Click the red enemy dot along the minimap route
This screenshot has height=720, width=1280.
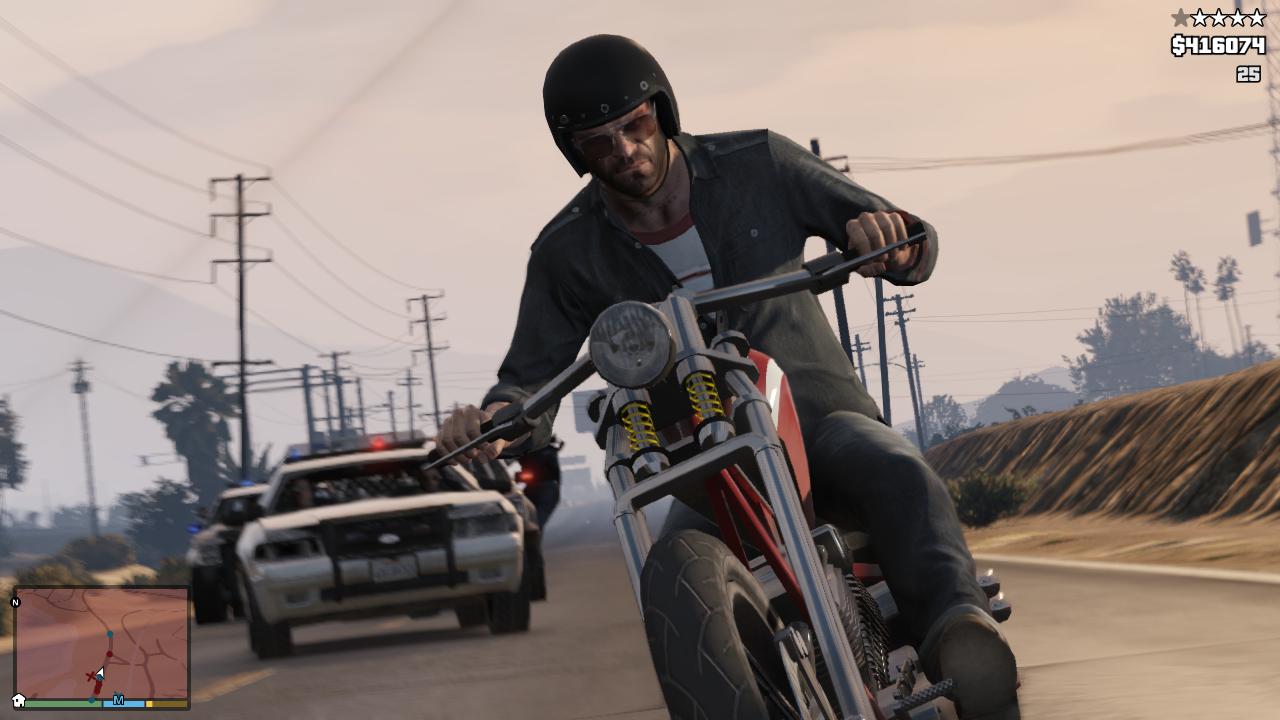coord(109,653)
